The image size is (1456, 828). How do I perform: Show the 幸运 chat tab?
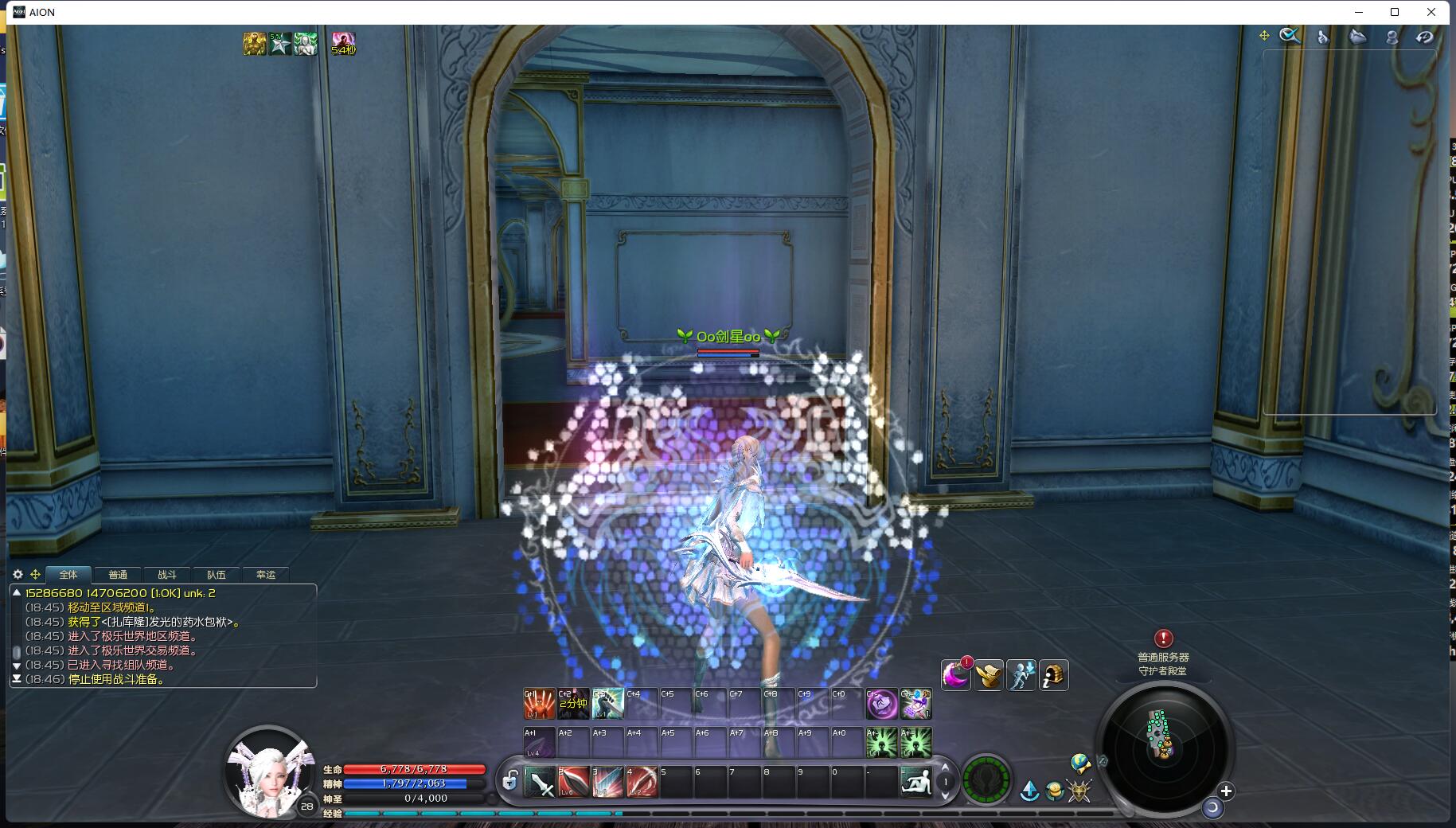266,575
